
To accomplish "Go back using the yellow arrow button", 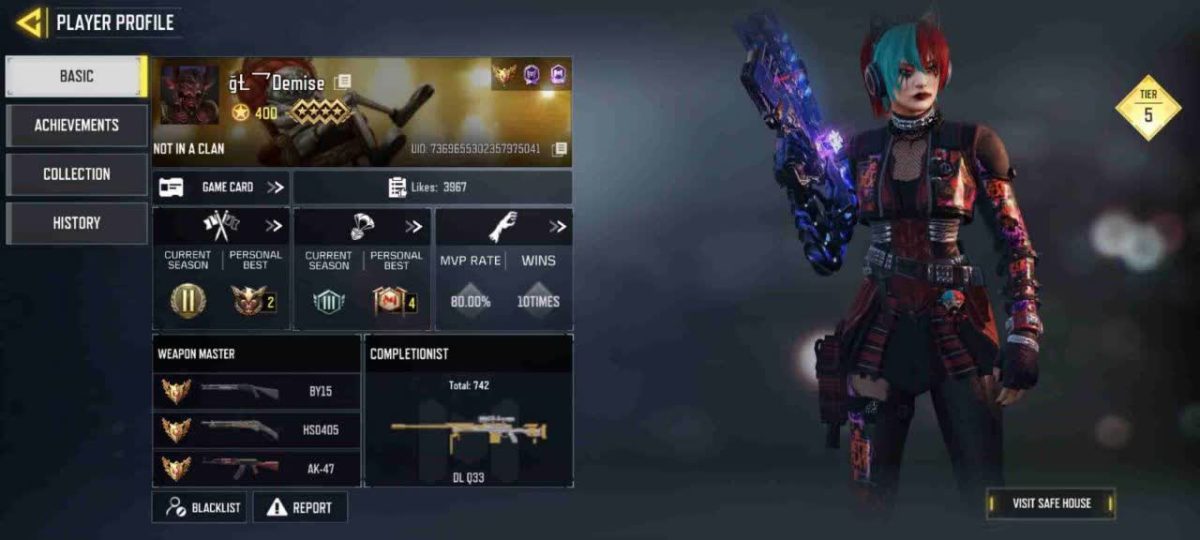I will pos(30,22).
